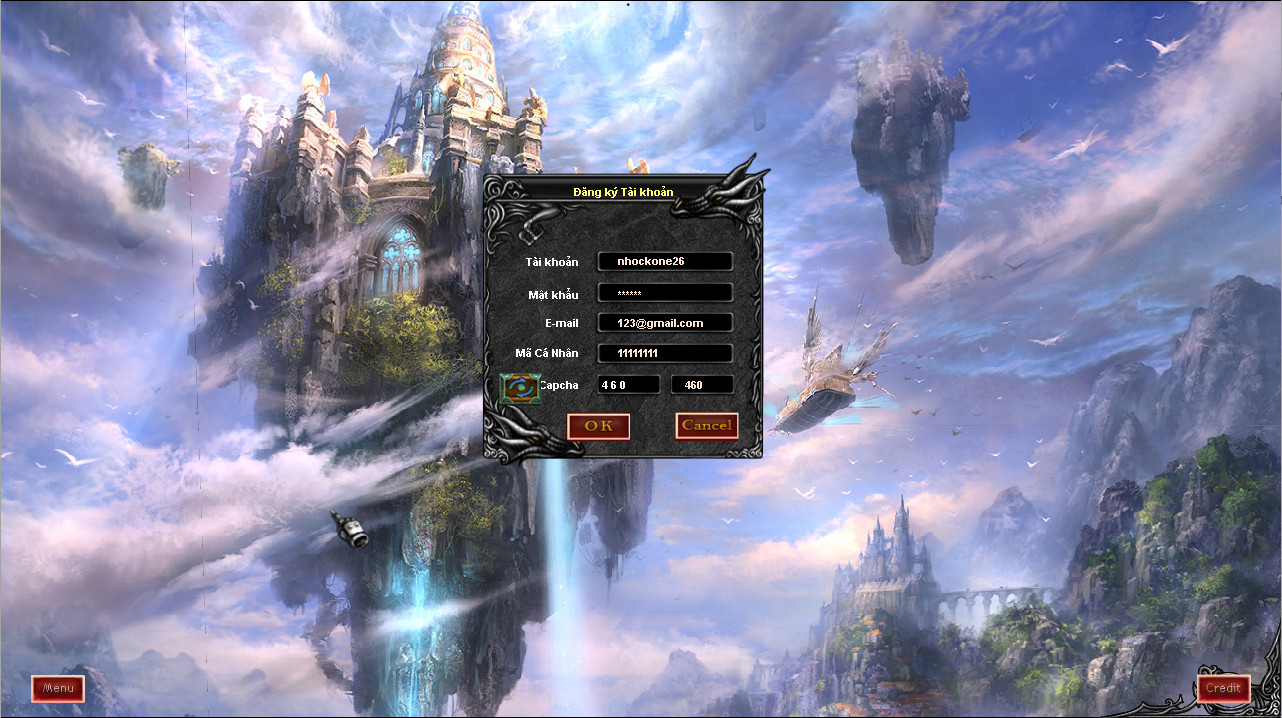Show the Credit screen
This screenshot has width=1282, height=718.
[x=1223, y=688]
